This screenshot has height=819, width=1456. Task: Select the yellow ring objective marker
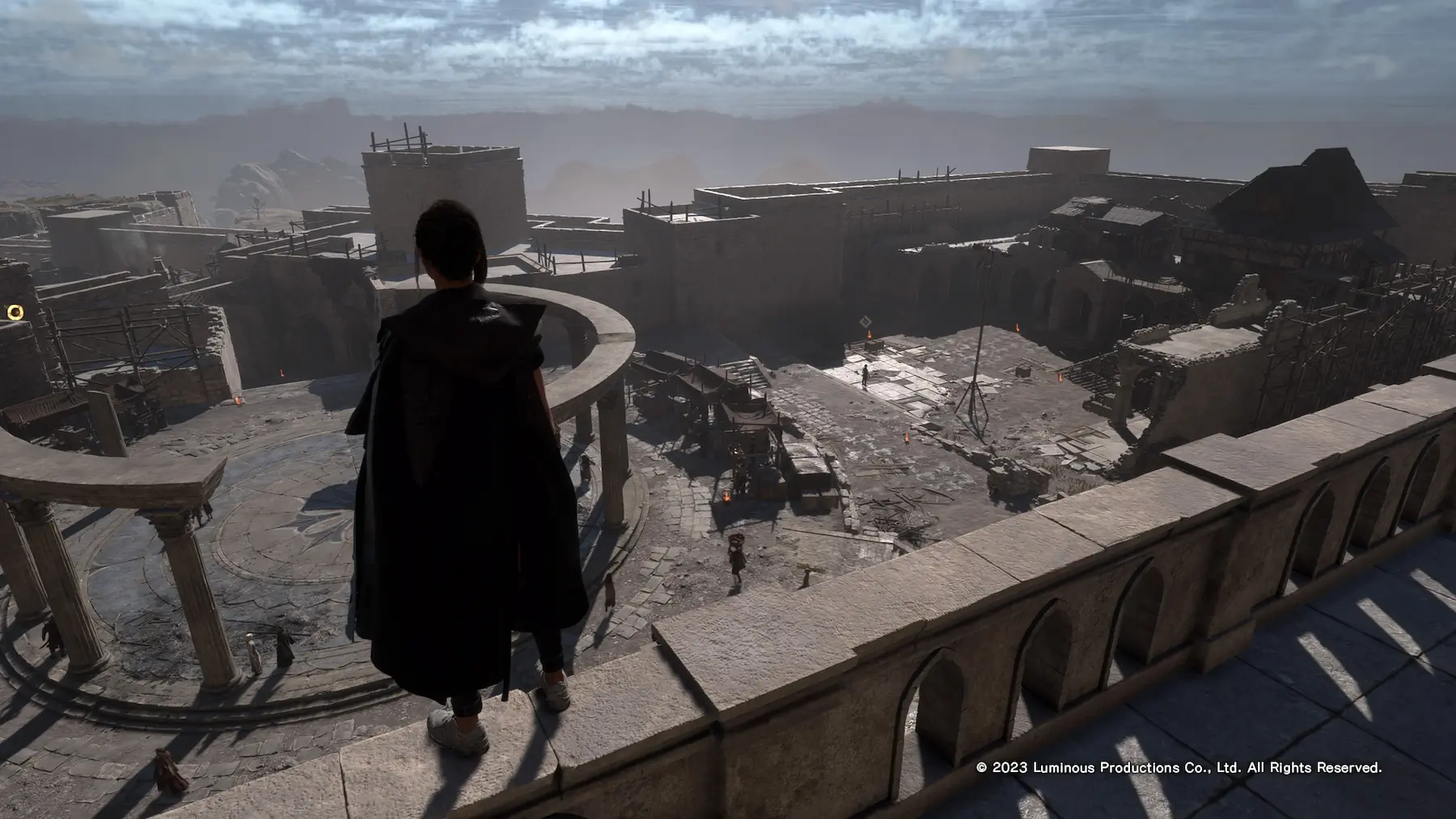(15, 311)
